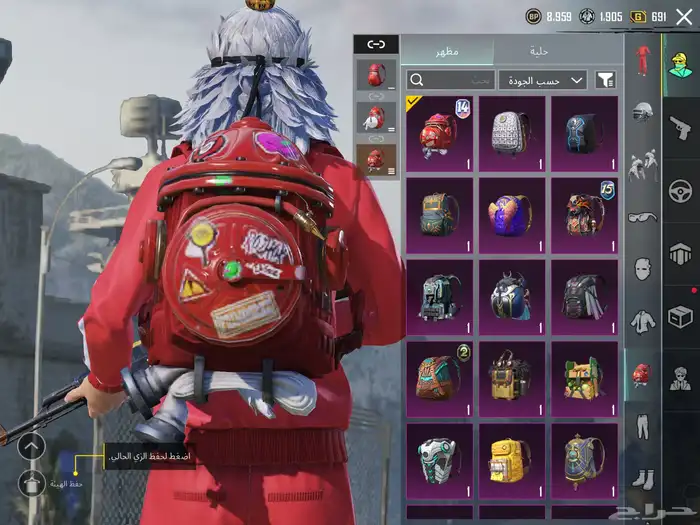Click the backpack search field
The image size is (700, 525).
pos(450,80)
